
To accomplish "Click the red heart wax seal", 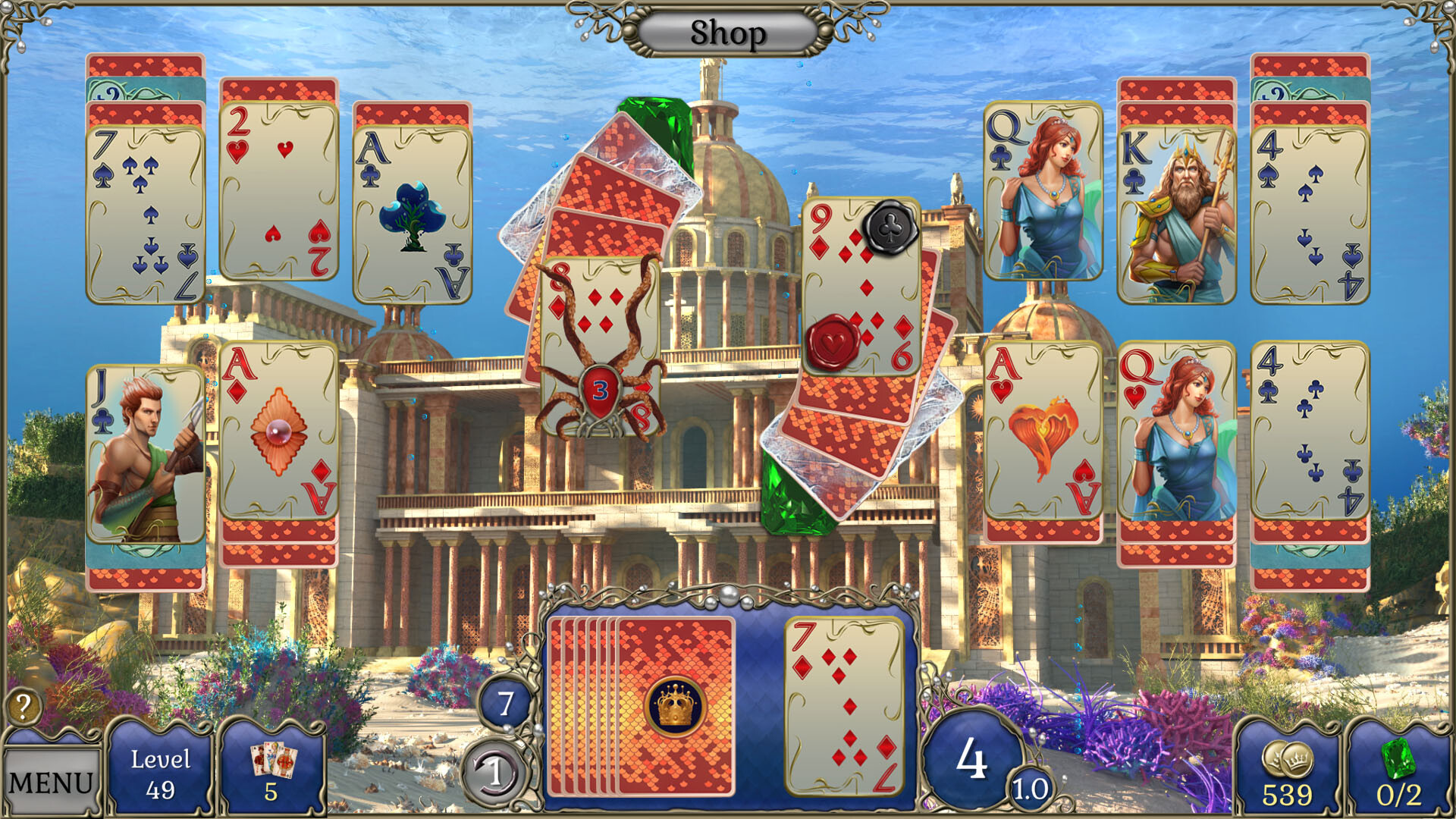I will (831, 341).
